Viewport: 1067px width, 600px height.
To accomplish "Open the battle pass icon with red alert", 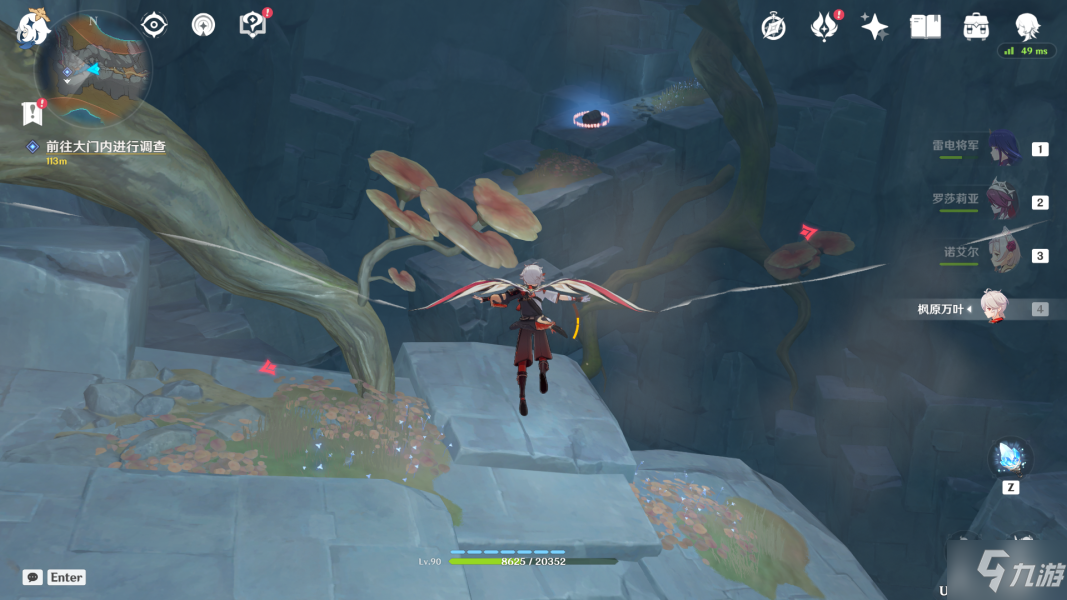I will point(823,27).
